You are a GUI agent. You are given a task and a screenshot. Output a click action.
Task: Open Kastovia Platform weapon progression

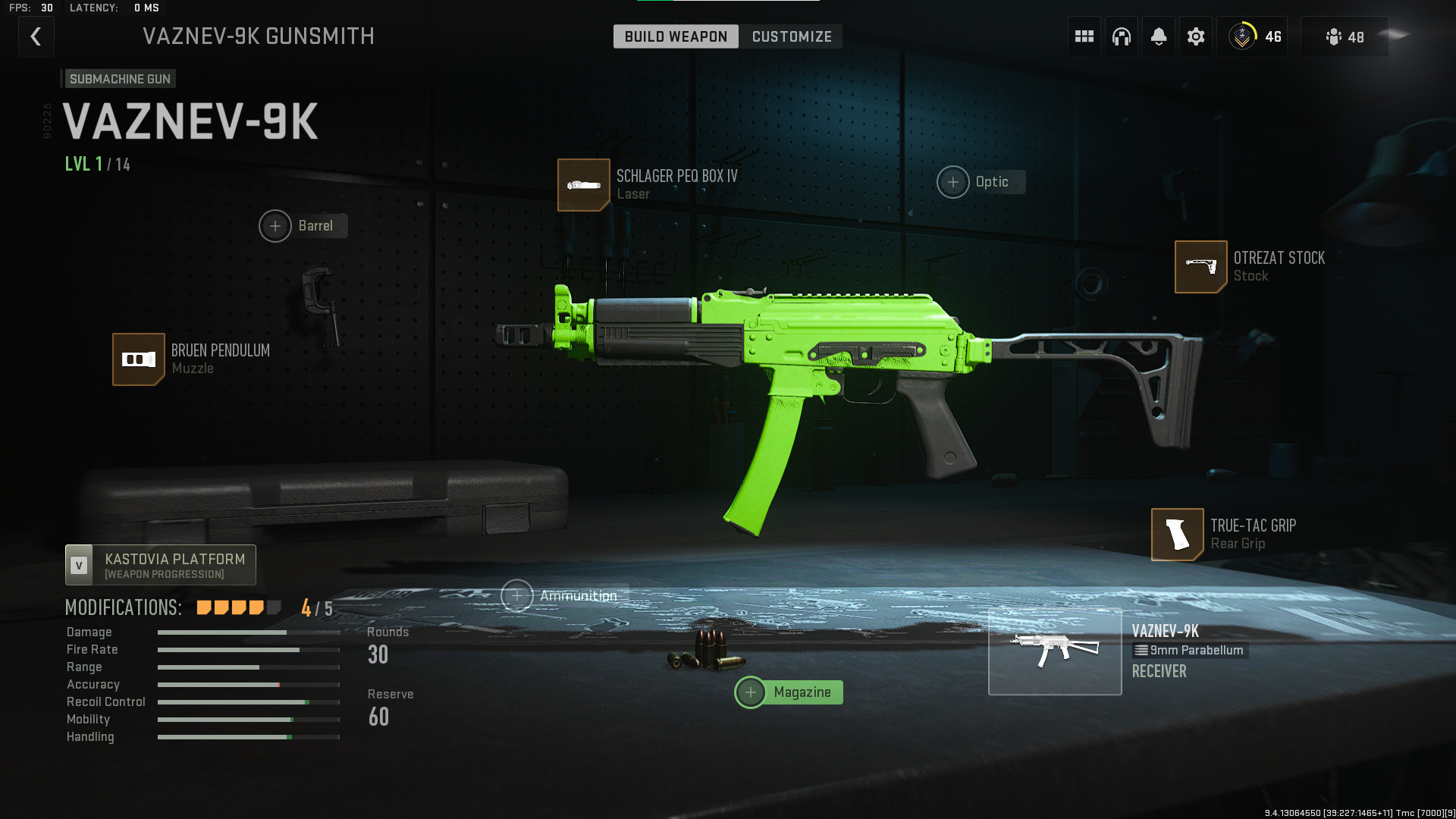(x=161, y=565)
